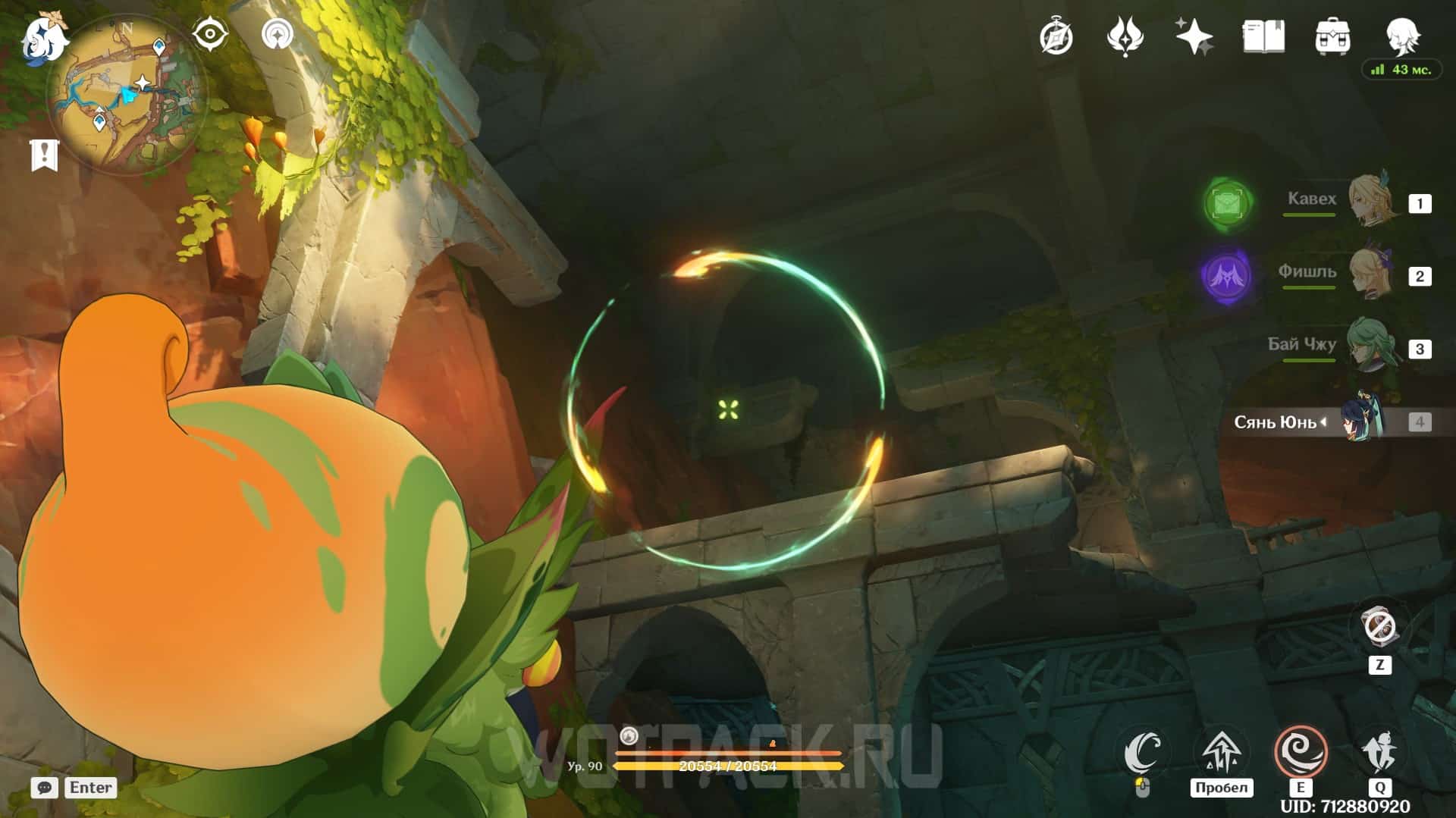Switch to party member Фишль
The image size is (1456, 818).
(x=1373, y=274)
